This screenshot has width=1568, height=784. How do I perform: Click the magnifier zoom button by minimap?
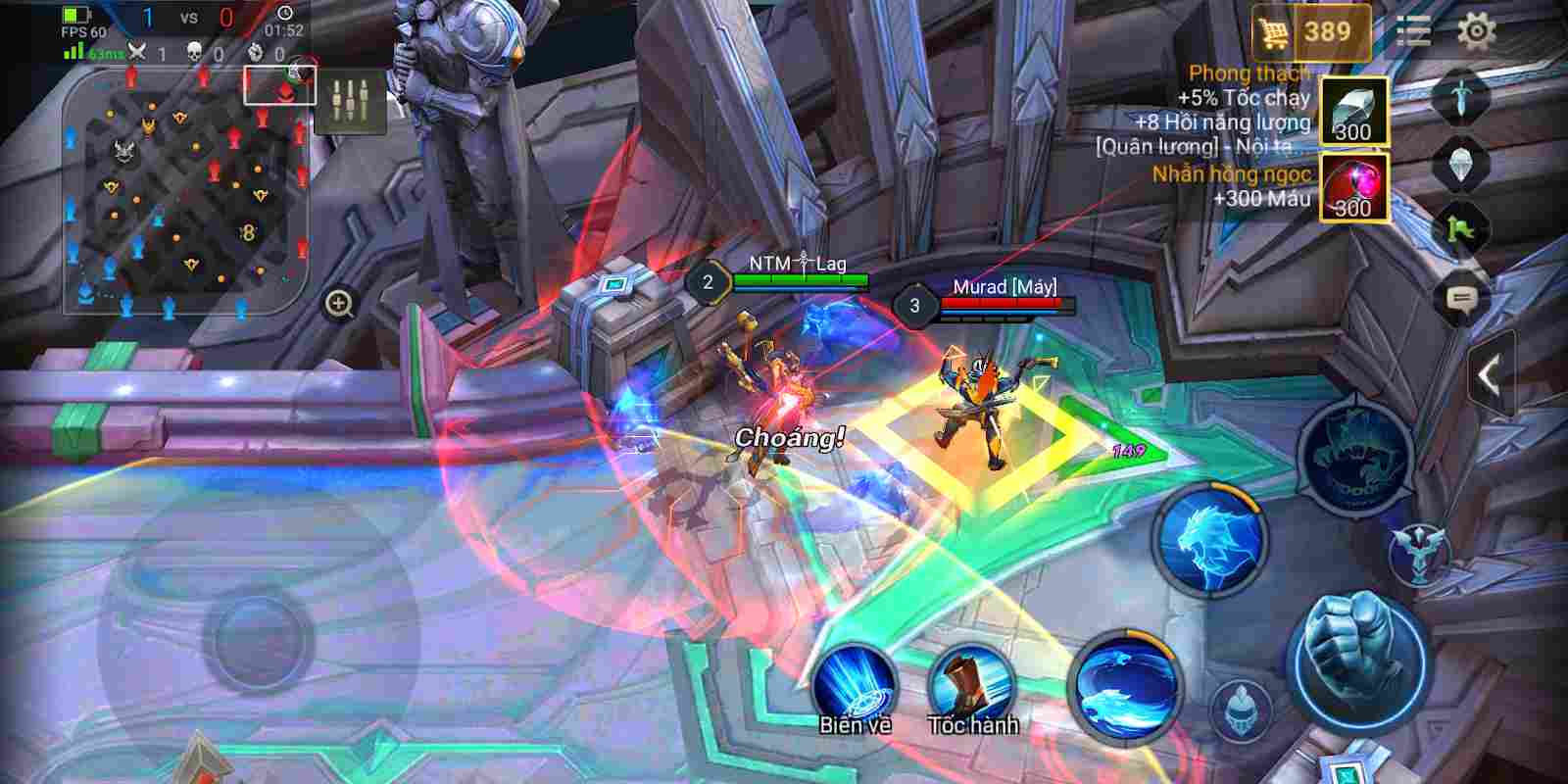point(339,305)
